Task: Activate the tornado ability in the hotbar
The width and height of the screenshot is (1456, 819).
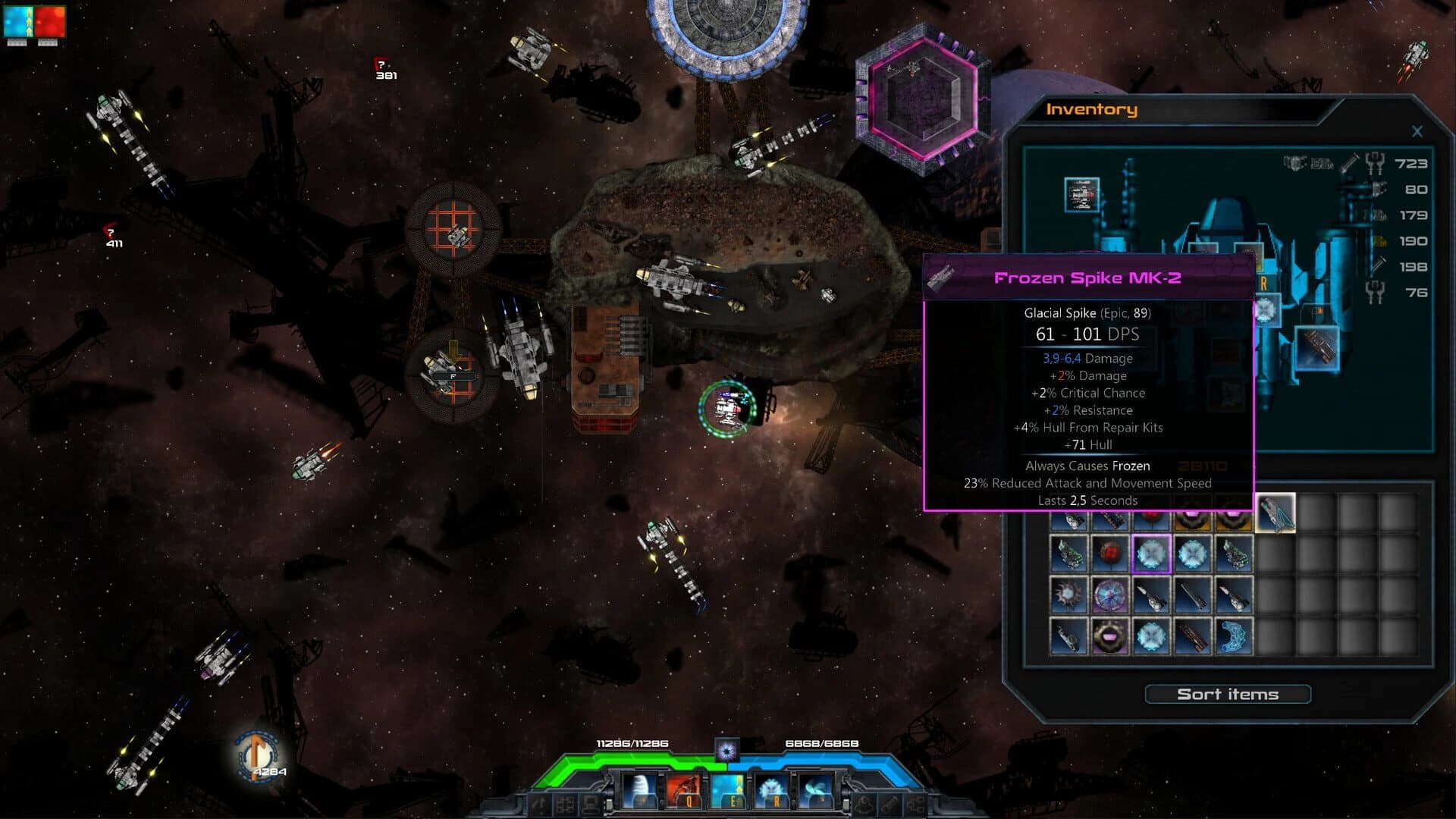Action: [641, 790]
